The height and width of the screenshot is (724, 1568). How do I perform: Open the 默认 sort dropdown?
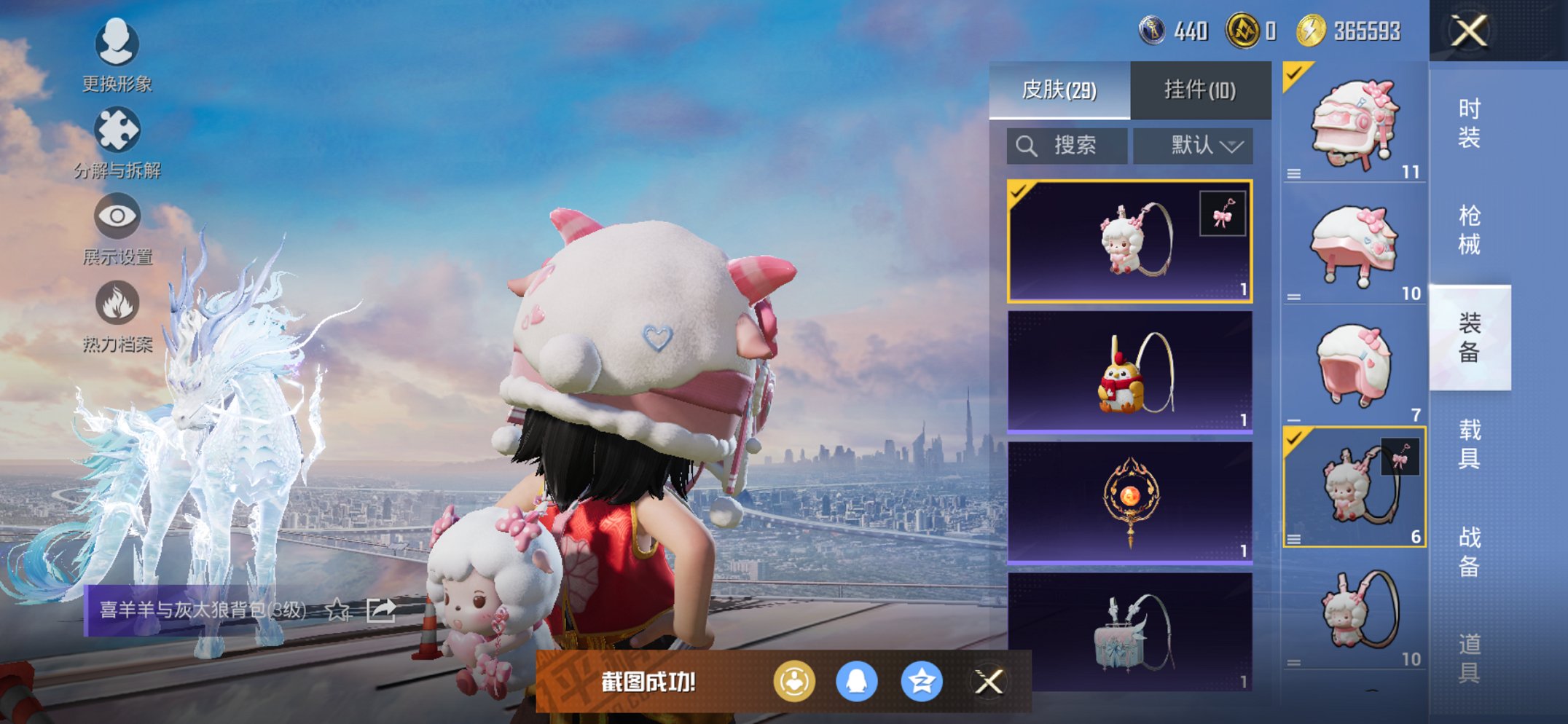tap(1193, 144)
